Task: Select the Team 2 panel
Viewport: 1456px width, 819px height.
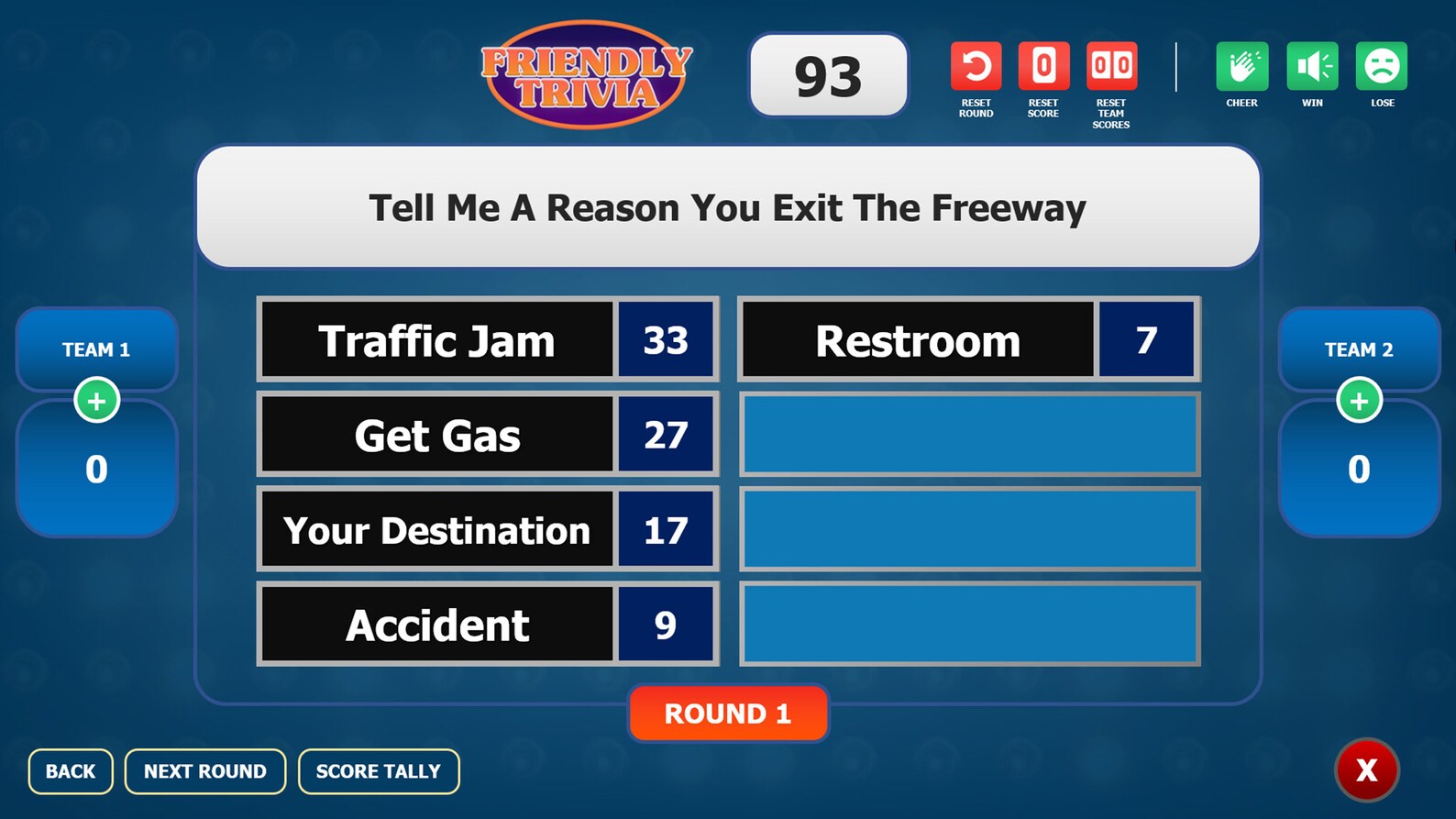Action: [1359, 349]
